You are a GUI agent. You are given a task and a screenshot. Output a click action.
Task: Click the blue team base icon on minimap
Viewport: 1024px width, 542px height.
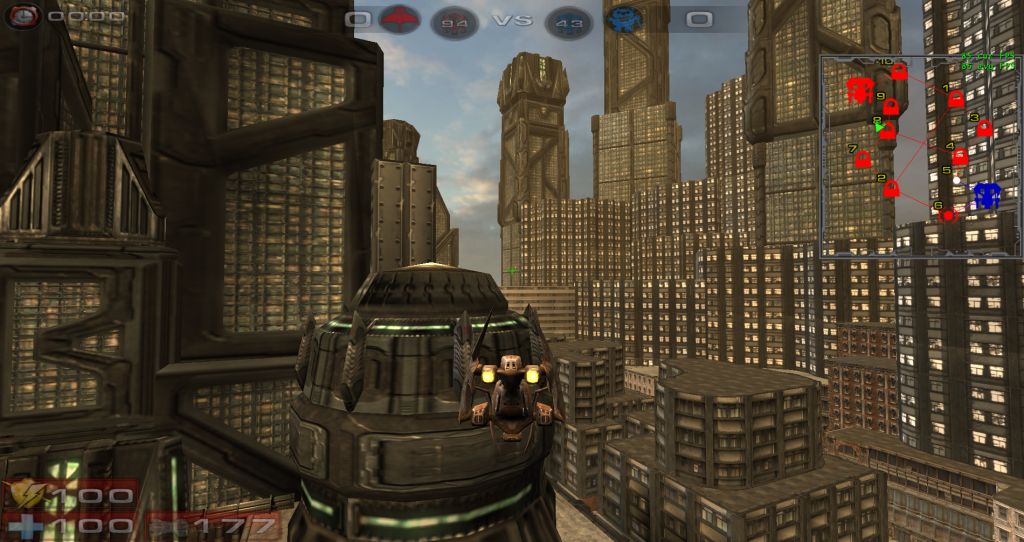987,195
